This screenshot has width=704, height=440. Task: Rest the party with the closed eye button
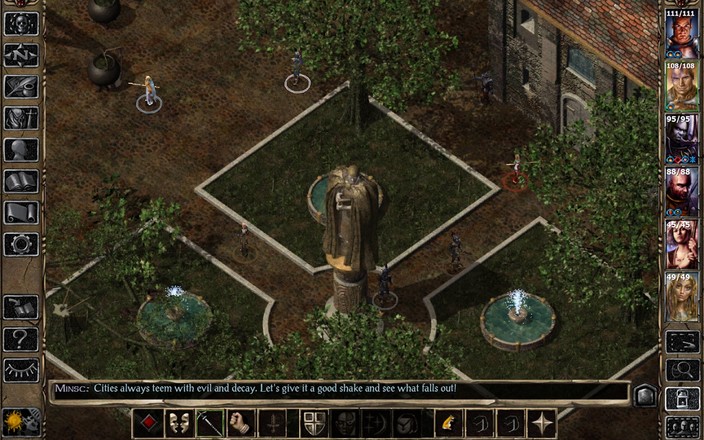[x=21, y=370]
